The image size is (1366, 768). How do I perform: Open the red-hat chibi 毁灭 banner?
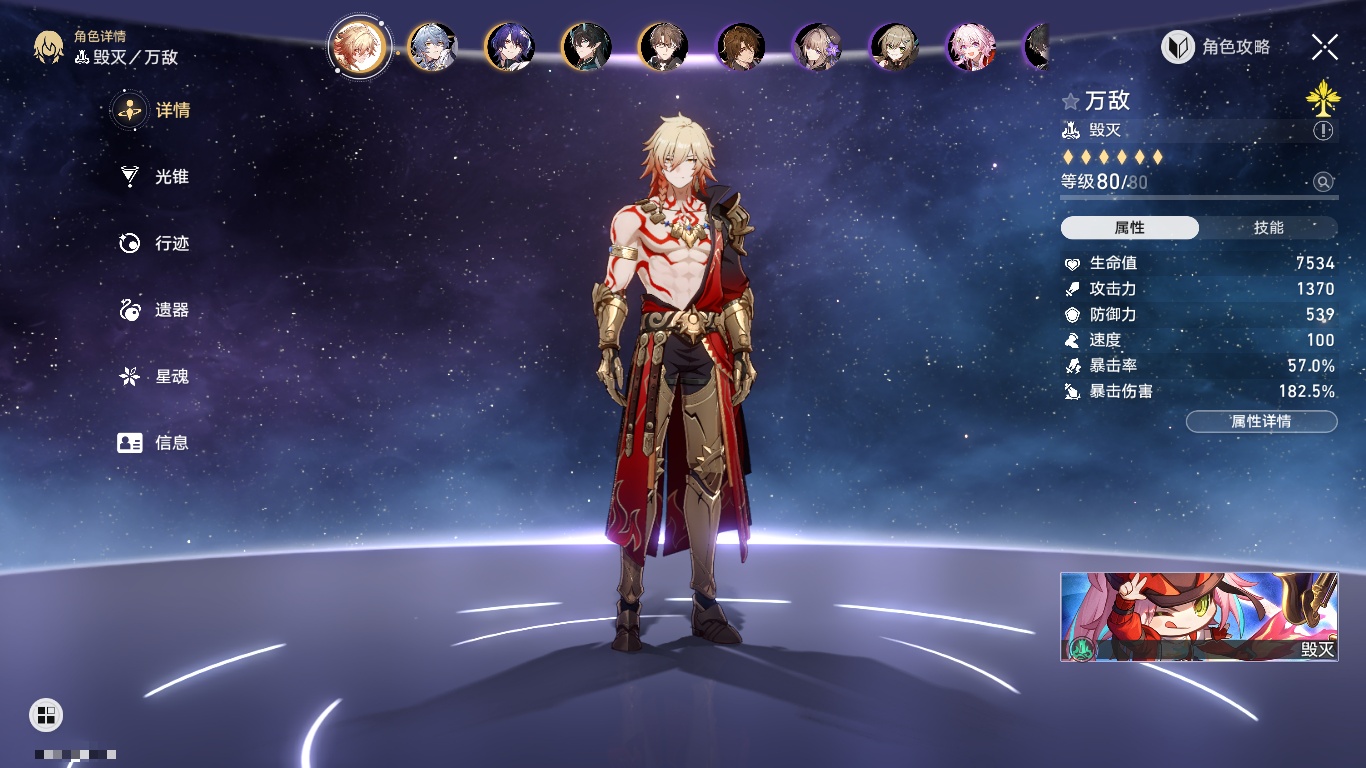pos(1198,616)
